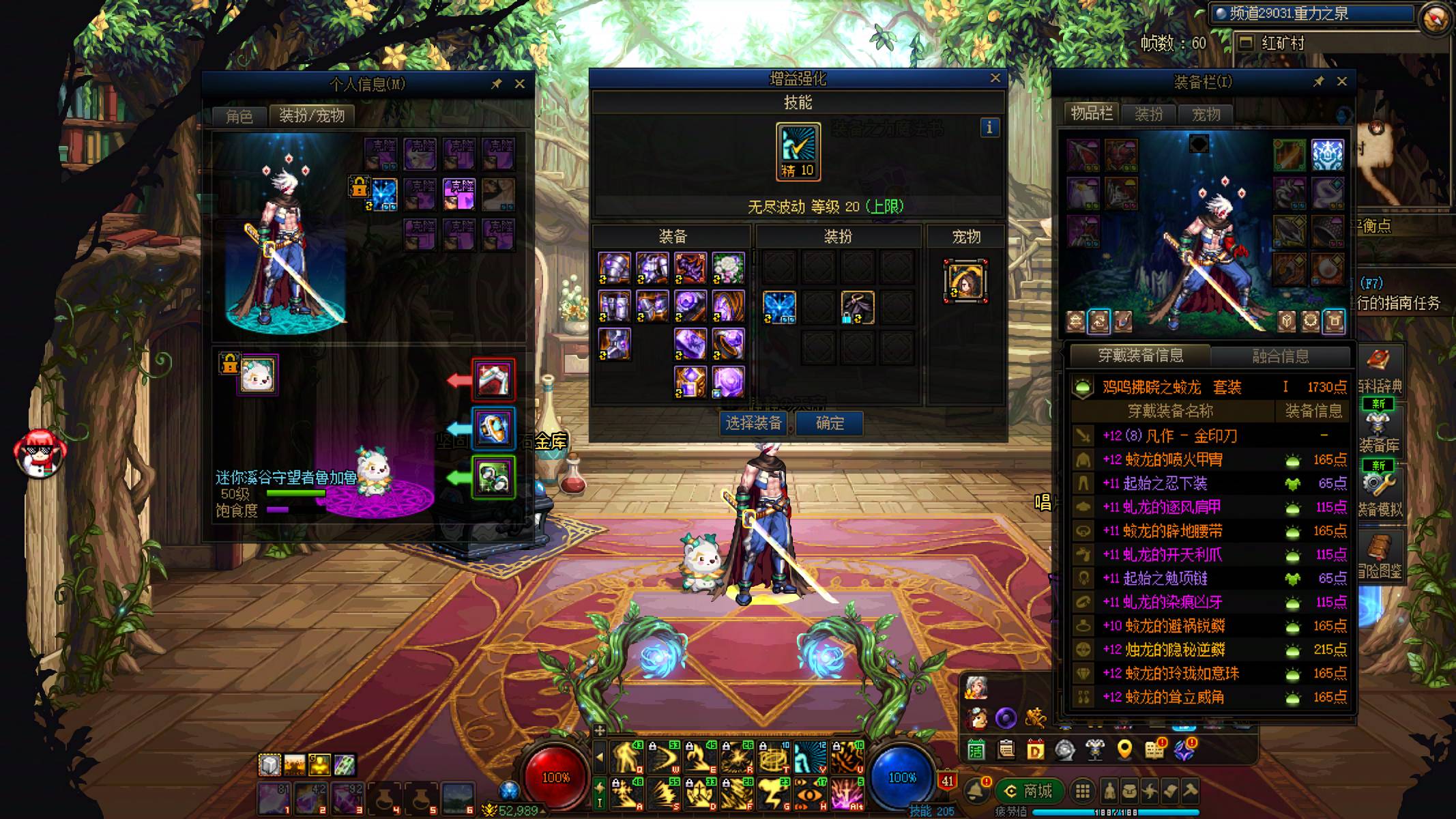The image size is (1456, 819).
Task: Show the 融合信息 tab
Action: tap(1280, 356)
